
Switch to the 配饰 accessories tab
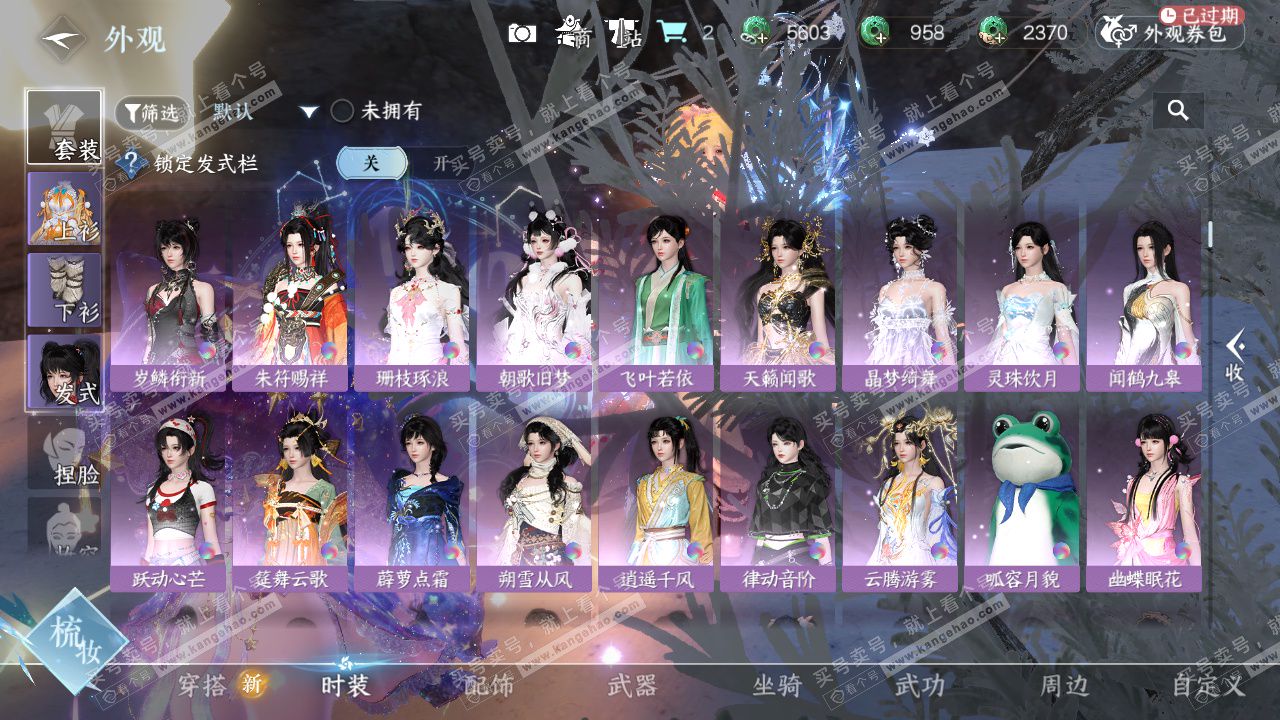(x=490, y=685)
